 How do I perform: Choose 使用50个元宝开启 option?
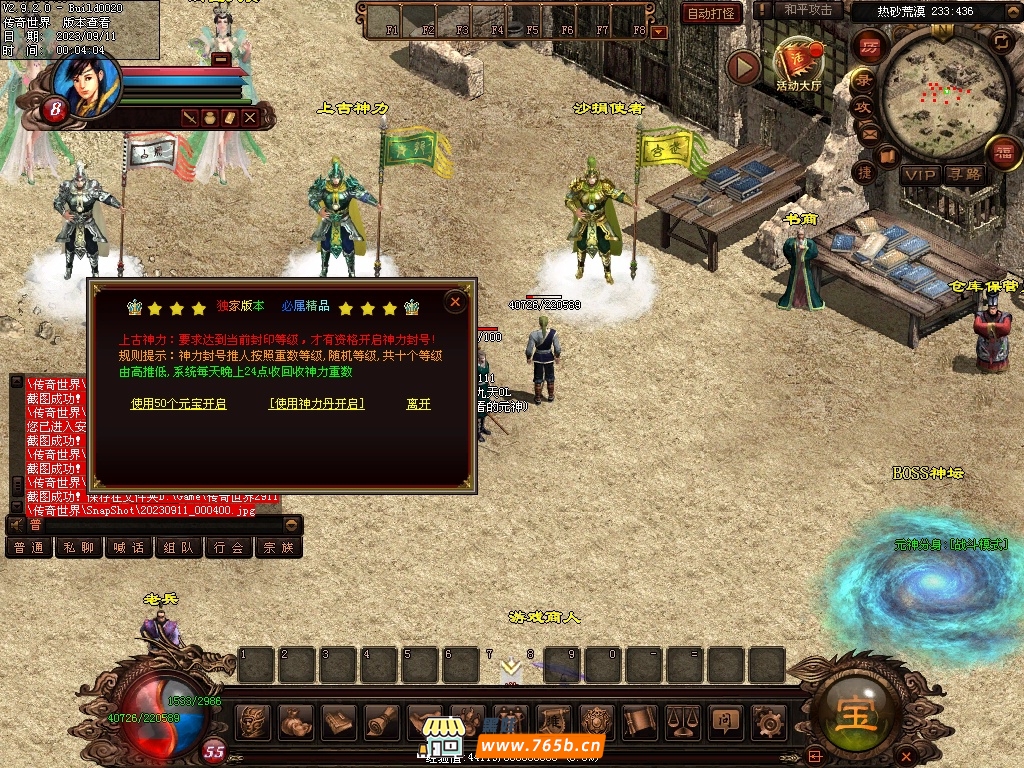coord(179,404)
